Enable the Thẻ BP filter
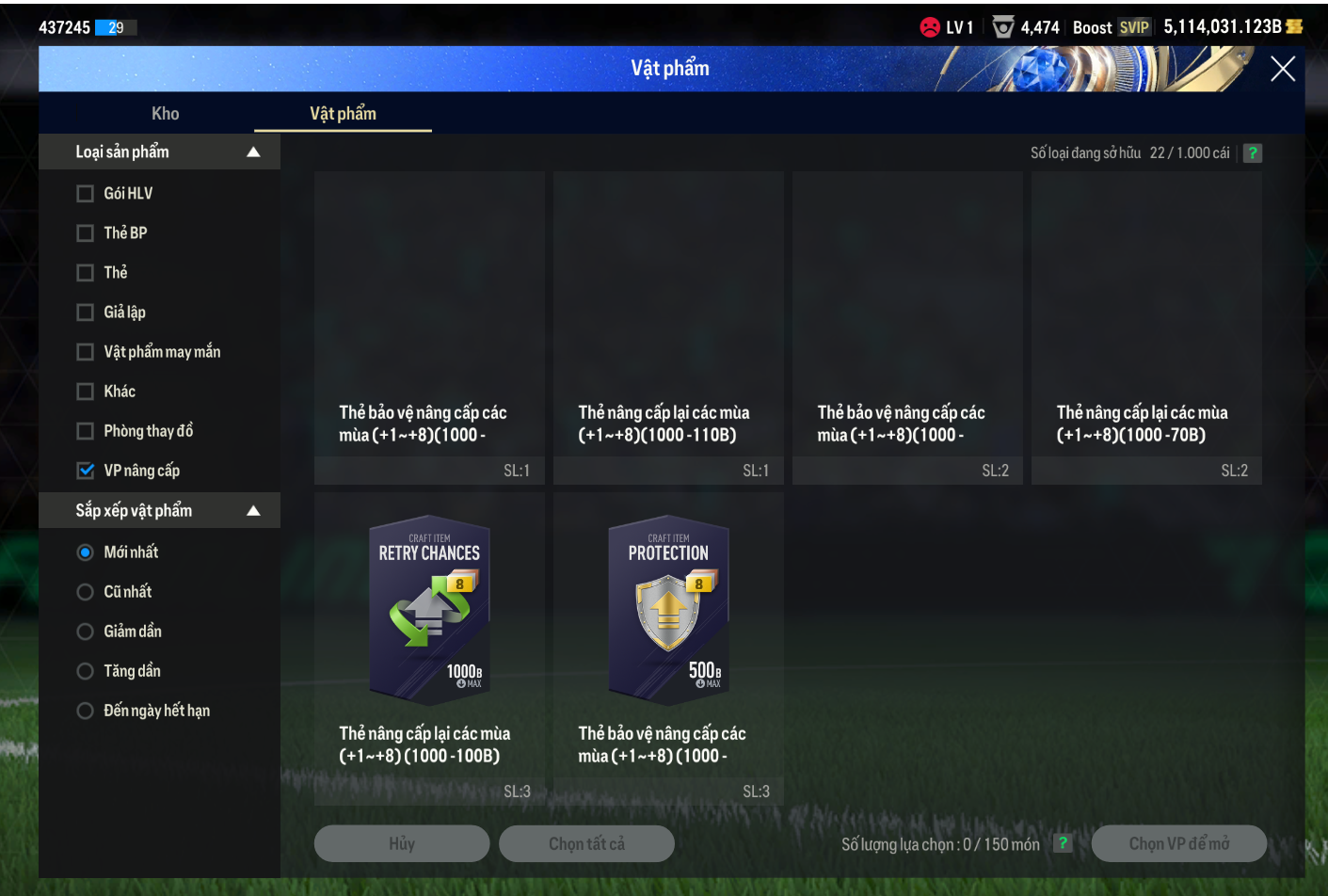 click(x=86, y=233)
